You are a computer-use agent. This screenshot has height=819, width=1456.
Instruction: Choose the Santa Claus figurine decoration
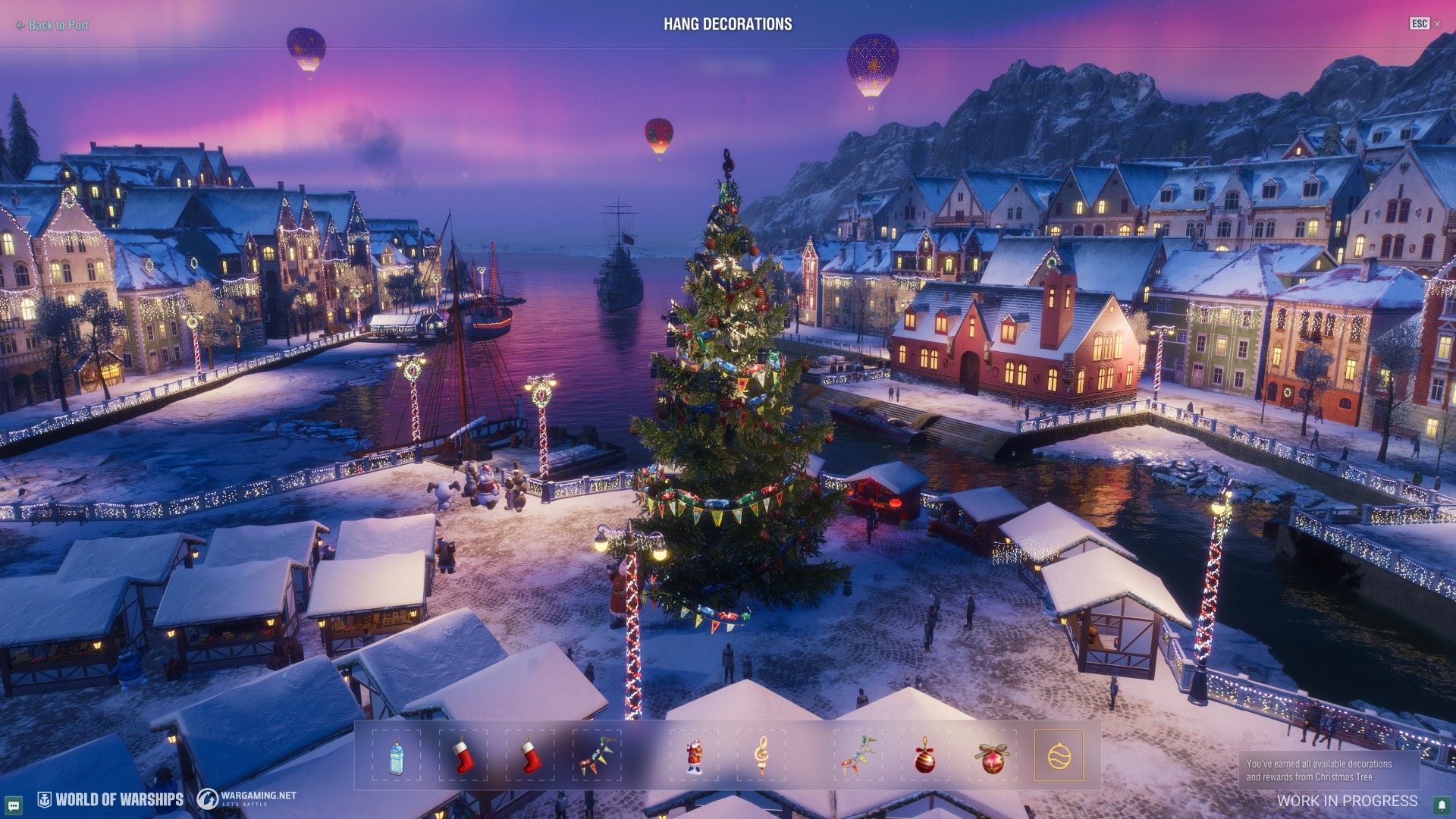(x=694, y=756)
